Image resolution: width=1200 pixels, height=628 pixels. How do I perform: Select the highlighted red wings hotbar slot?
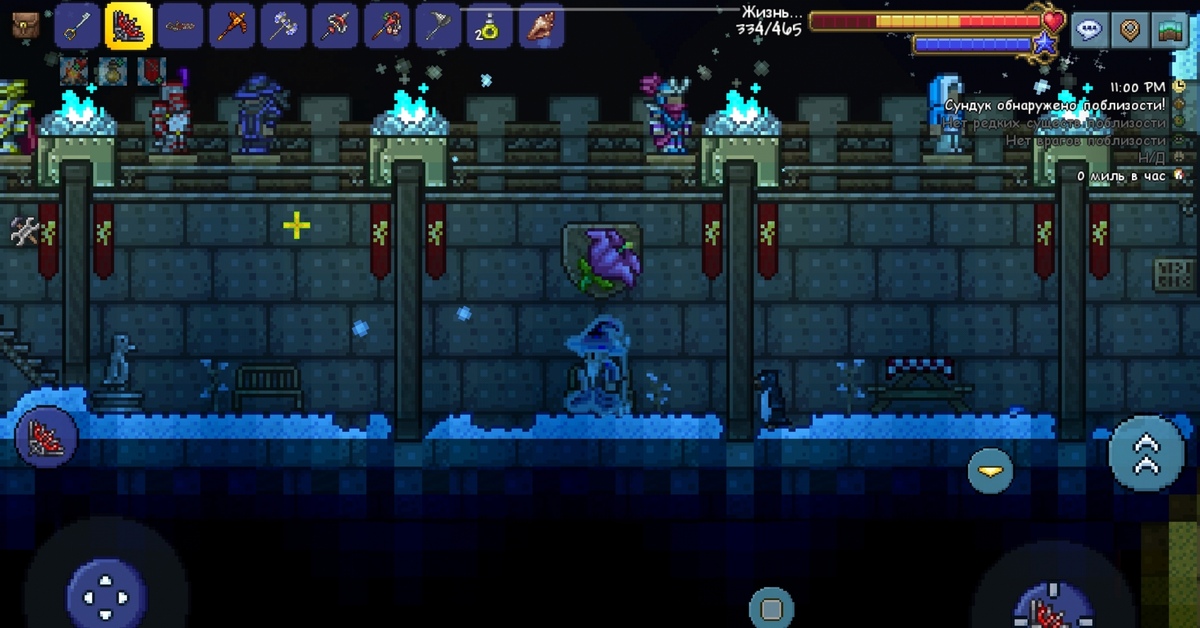(x=129, y=26)
